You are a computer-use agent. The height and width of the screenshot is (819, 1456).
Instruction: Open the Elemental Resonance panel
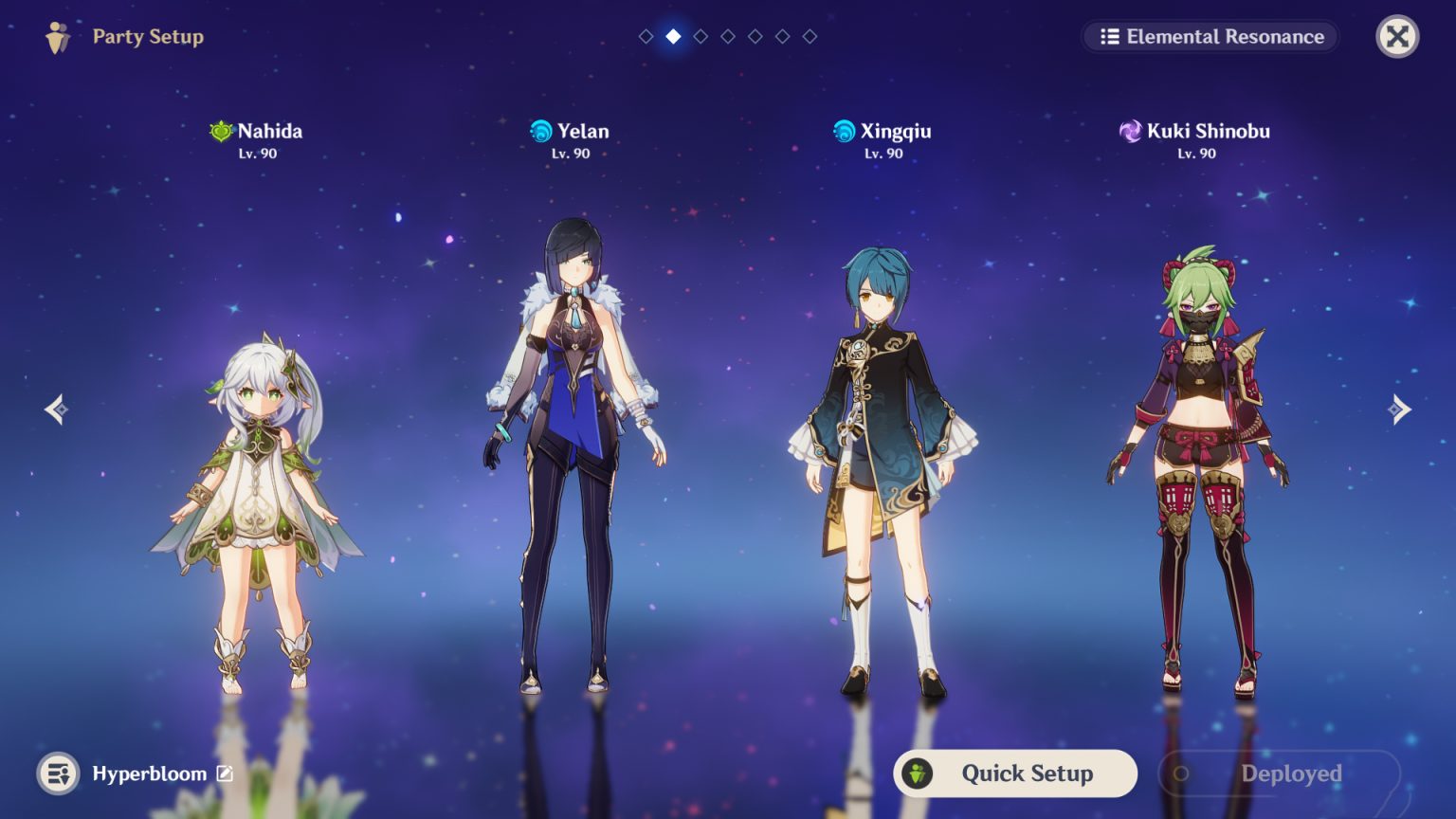coord(1210,37)
